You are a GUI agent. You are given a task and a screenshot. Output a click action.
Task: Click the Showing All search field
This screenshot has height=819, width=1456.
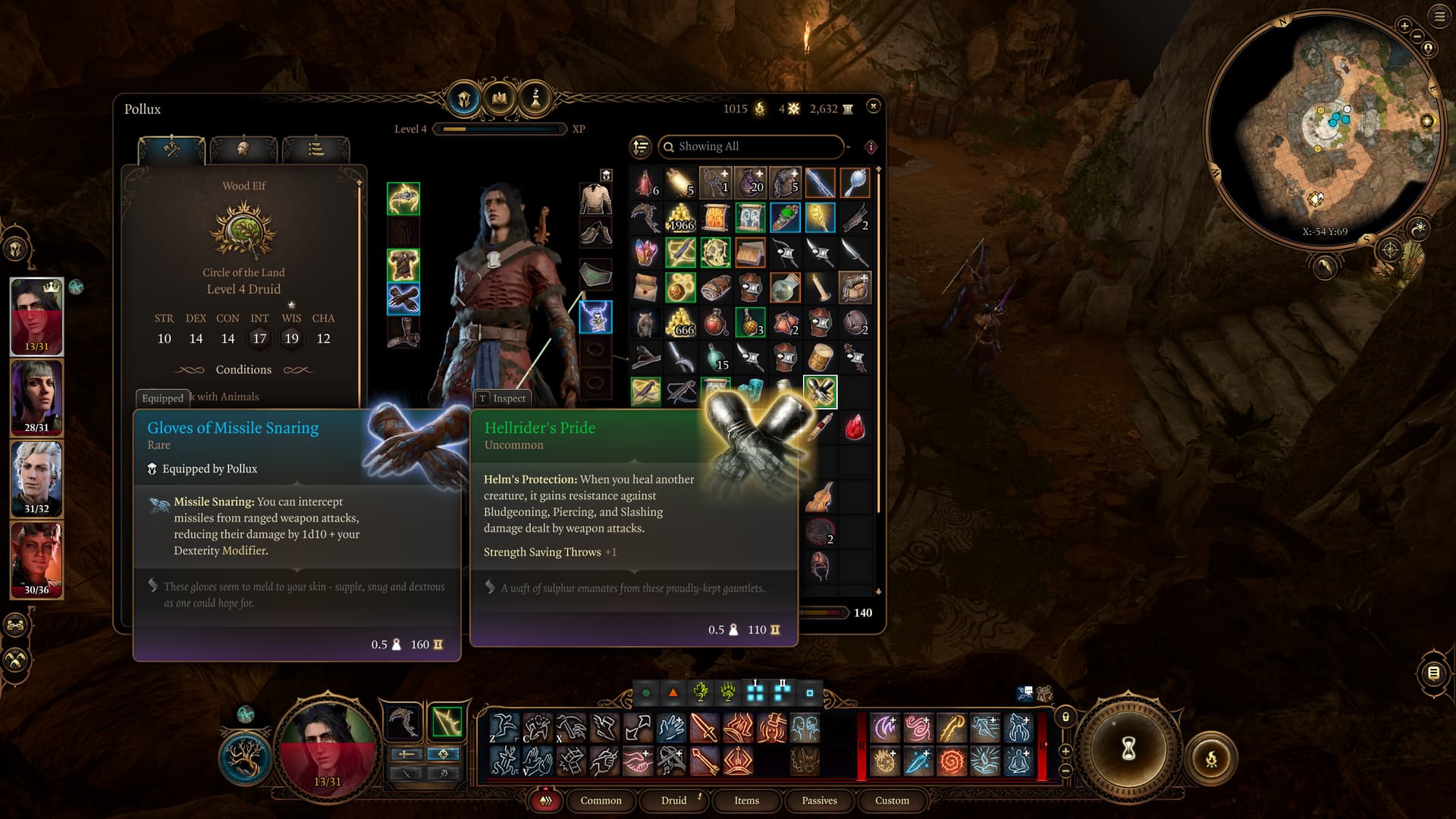[751, 146]
